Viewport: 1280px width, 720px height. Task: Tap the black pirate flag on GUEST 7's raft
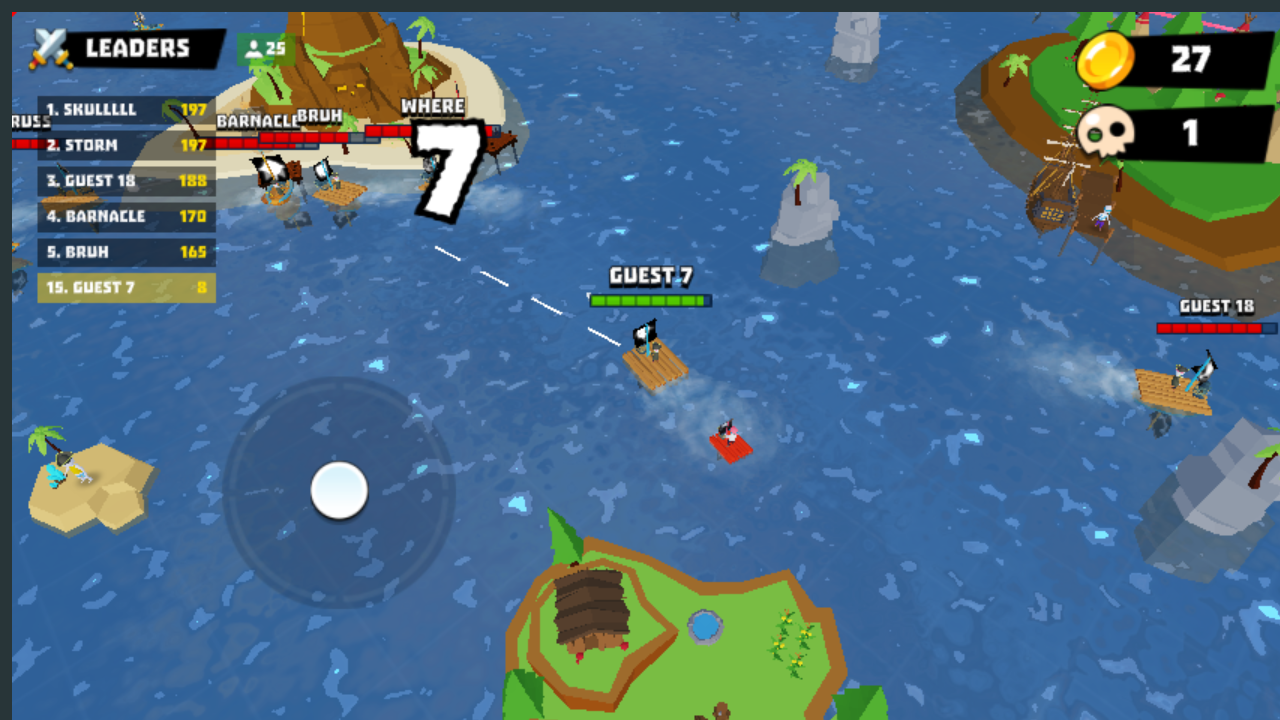[x=648, y=330]
